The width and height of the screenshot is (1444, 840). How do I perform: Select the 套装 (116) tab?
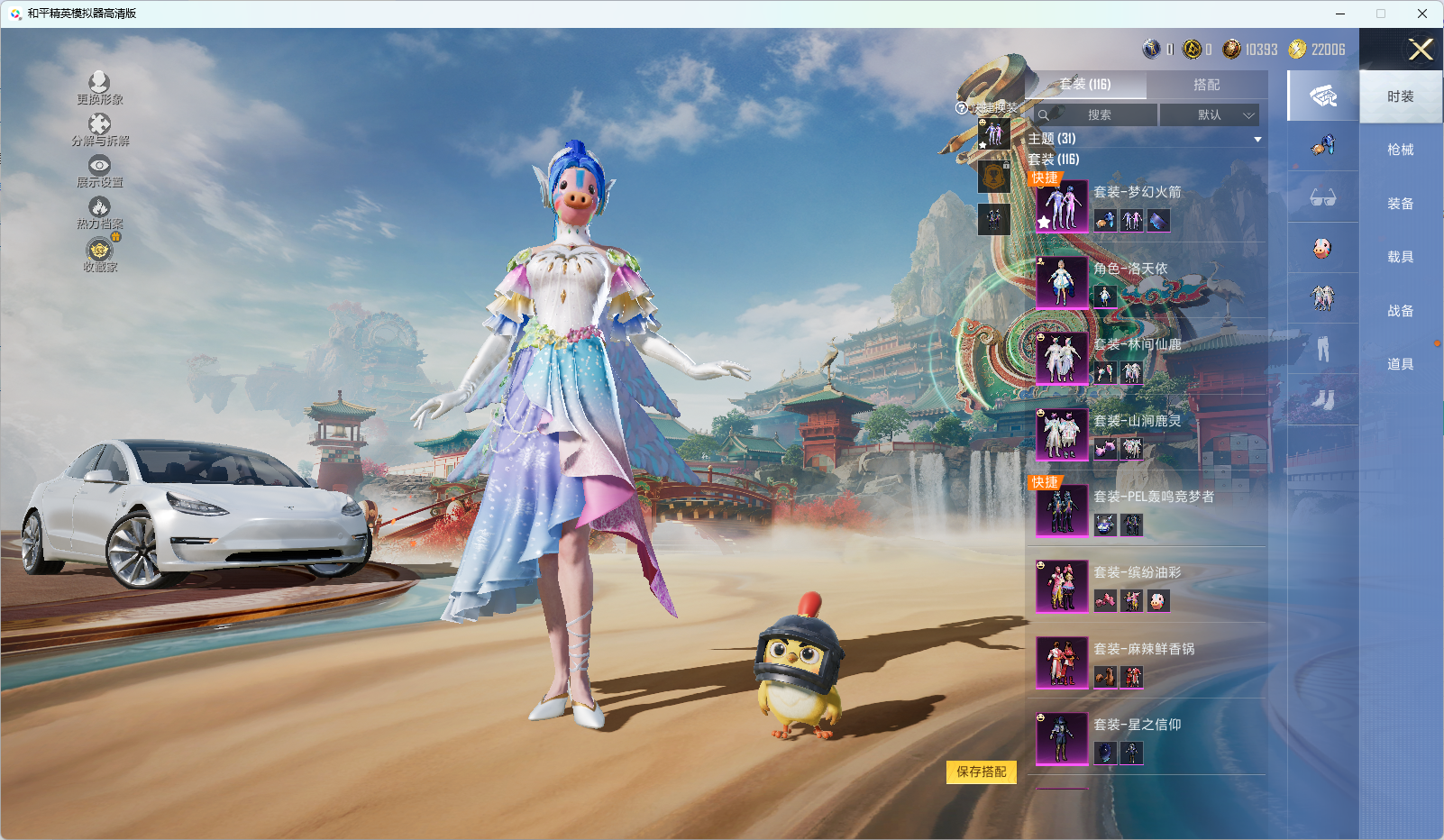pyautogui.click(x=1085, y=85)
